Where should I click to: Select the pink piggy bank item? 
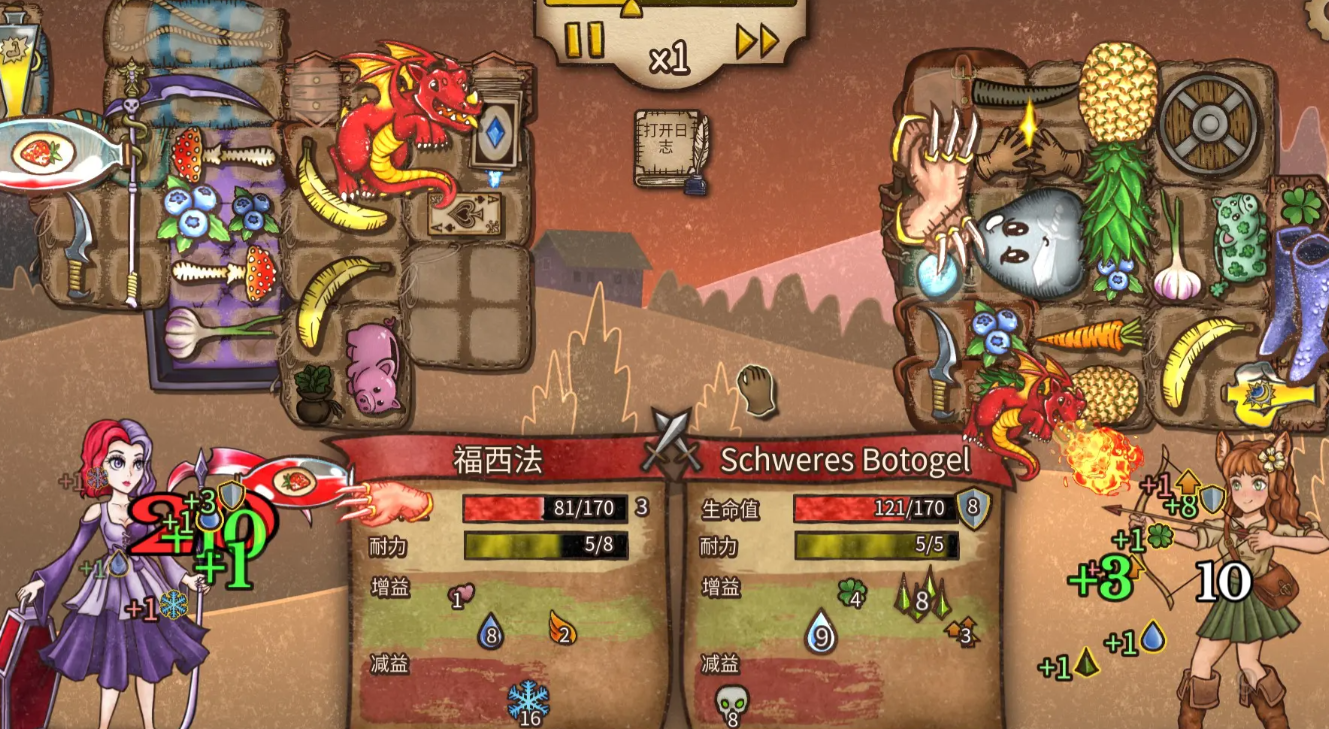coord(372,368)
